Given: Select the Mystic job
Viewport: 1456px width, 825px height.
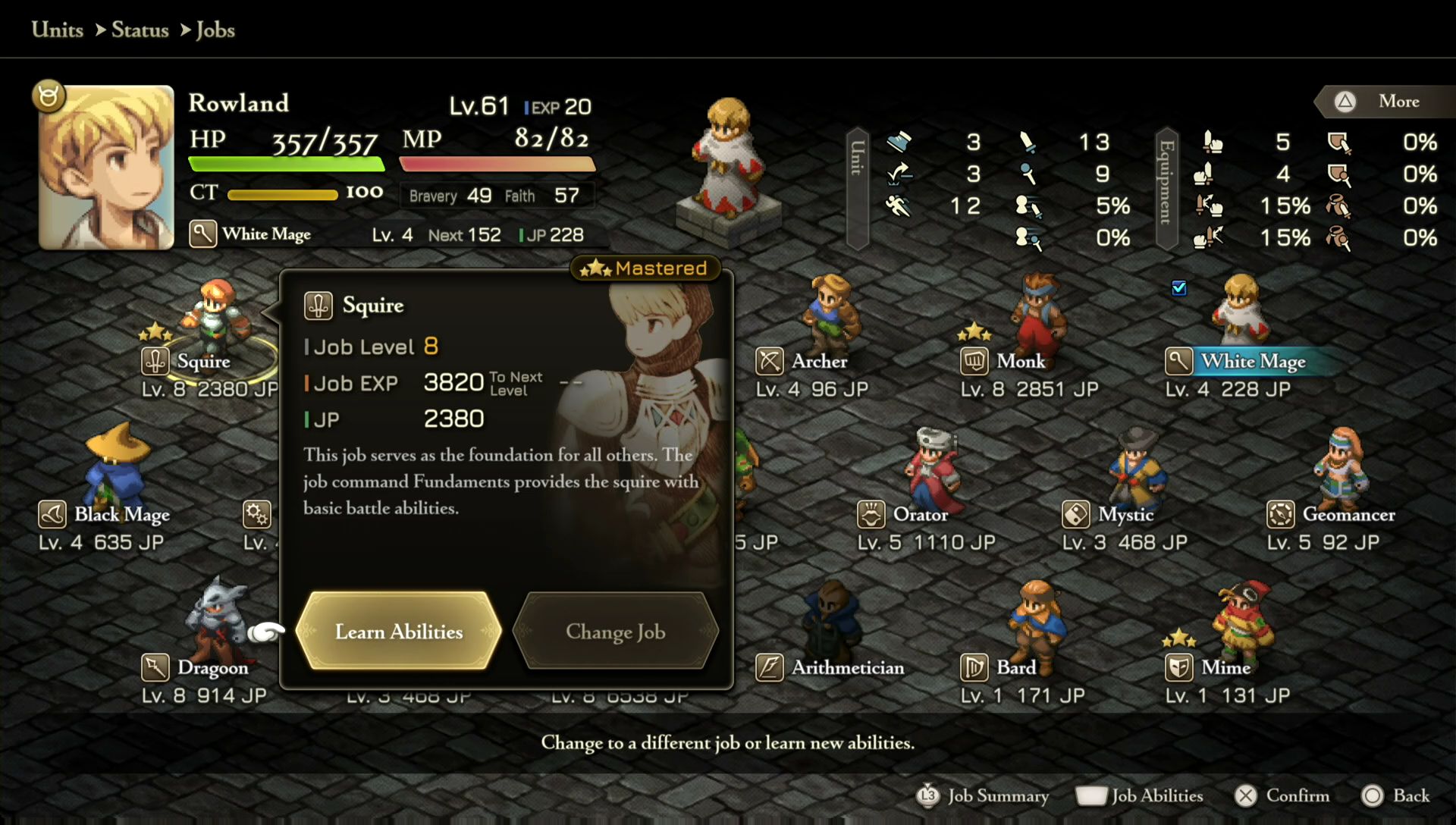Looking at the screenshot, I should [x=1125, y=514].
